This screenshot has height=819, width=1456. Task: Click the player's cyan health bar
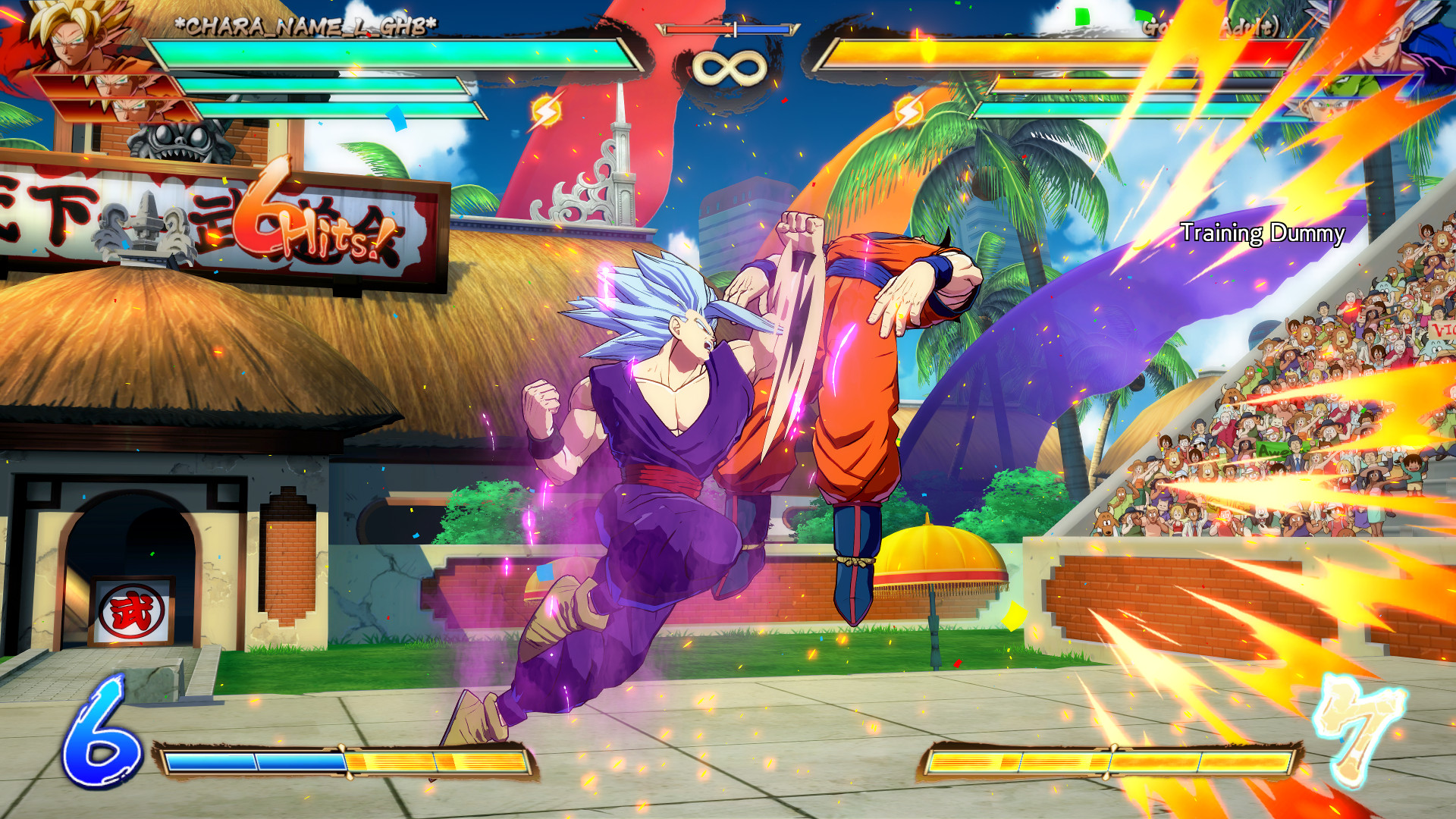(394, 53)
